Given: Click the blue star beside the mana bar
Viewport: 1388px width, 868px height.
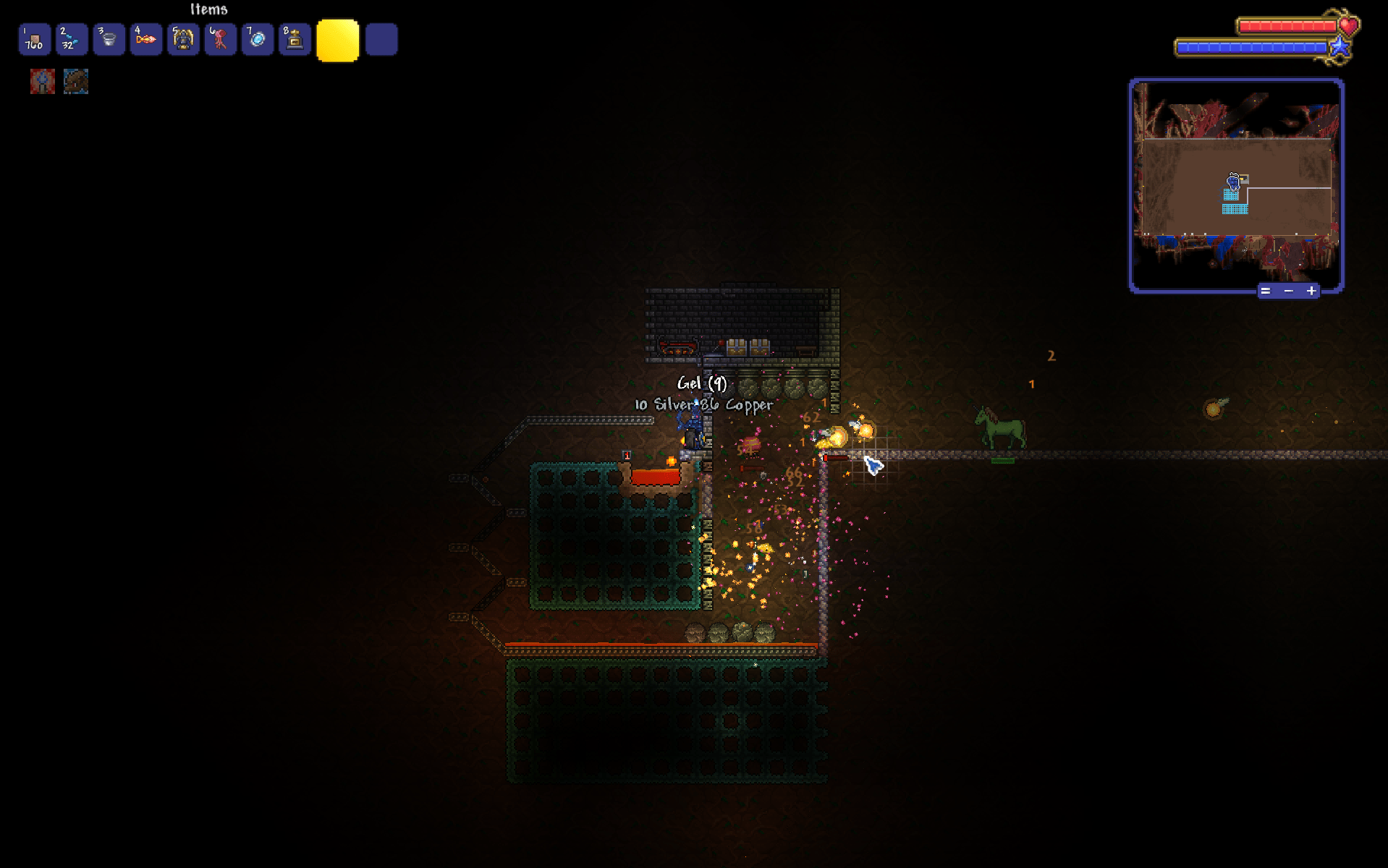Looking at the screenshot, I should click(1340, 48).
